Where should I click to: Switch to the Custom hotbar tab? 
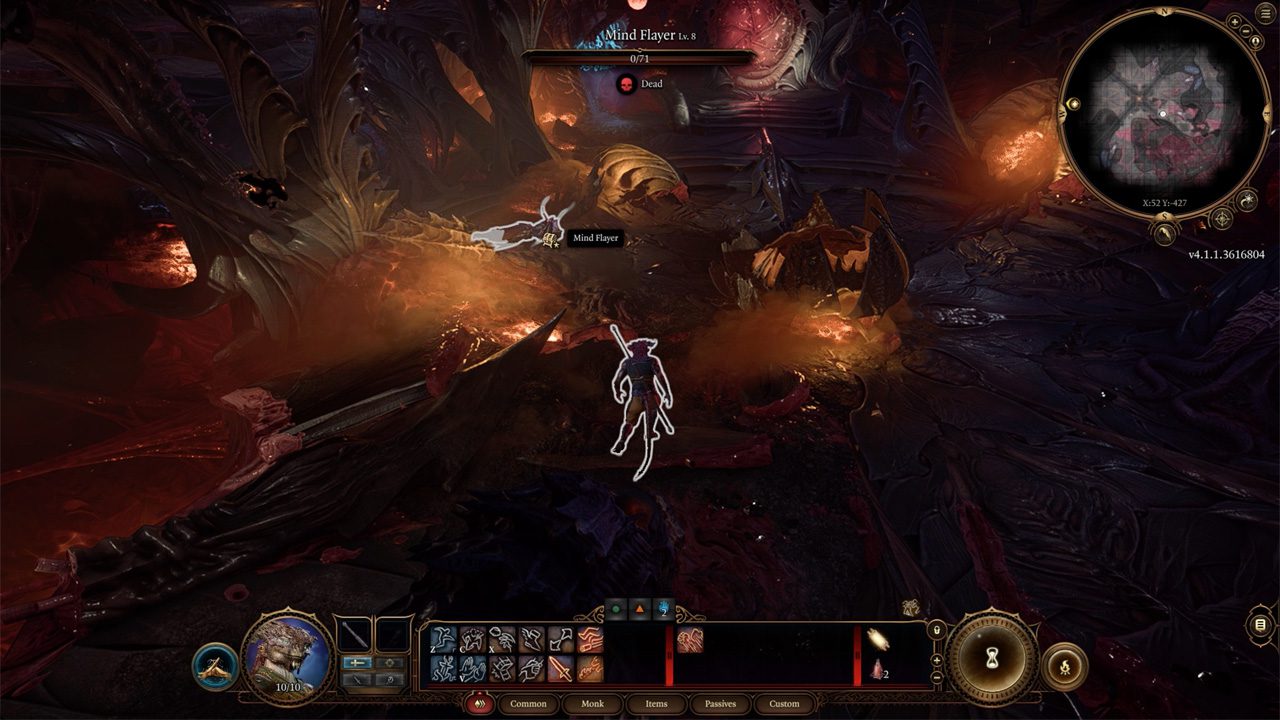[x=784, y=703]
